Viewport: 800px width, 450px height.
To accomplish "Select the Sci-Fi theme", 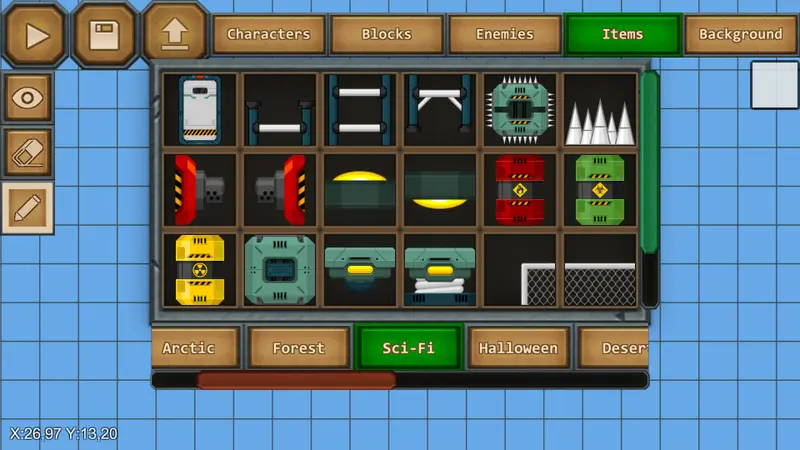I will 409,348.
